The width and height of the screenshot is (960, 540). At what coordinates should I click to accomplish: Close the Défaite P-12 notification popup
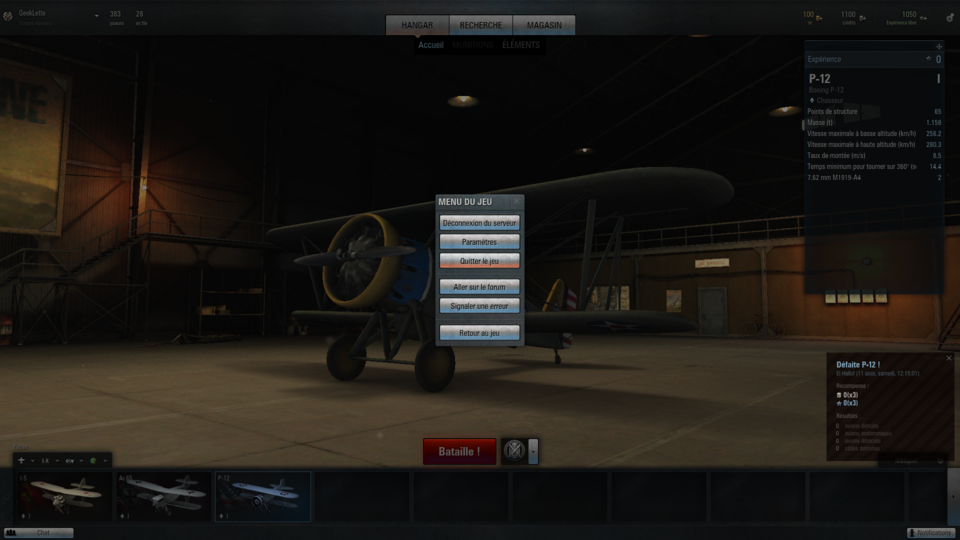click(x=949, y=358)
